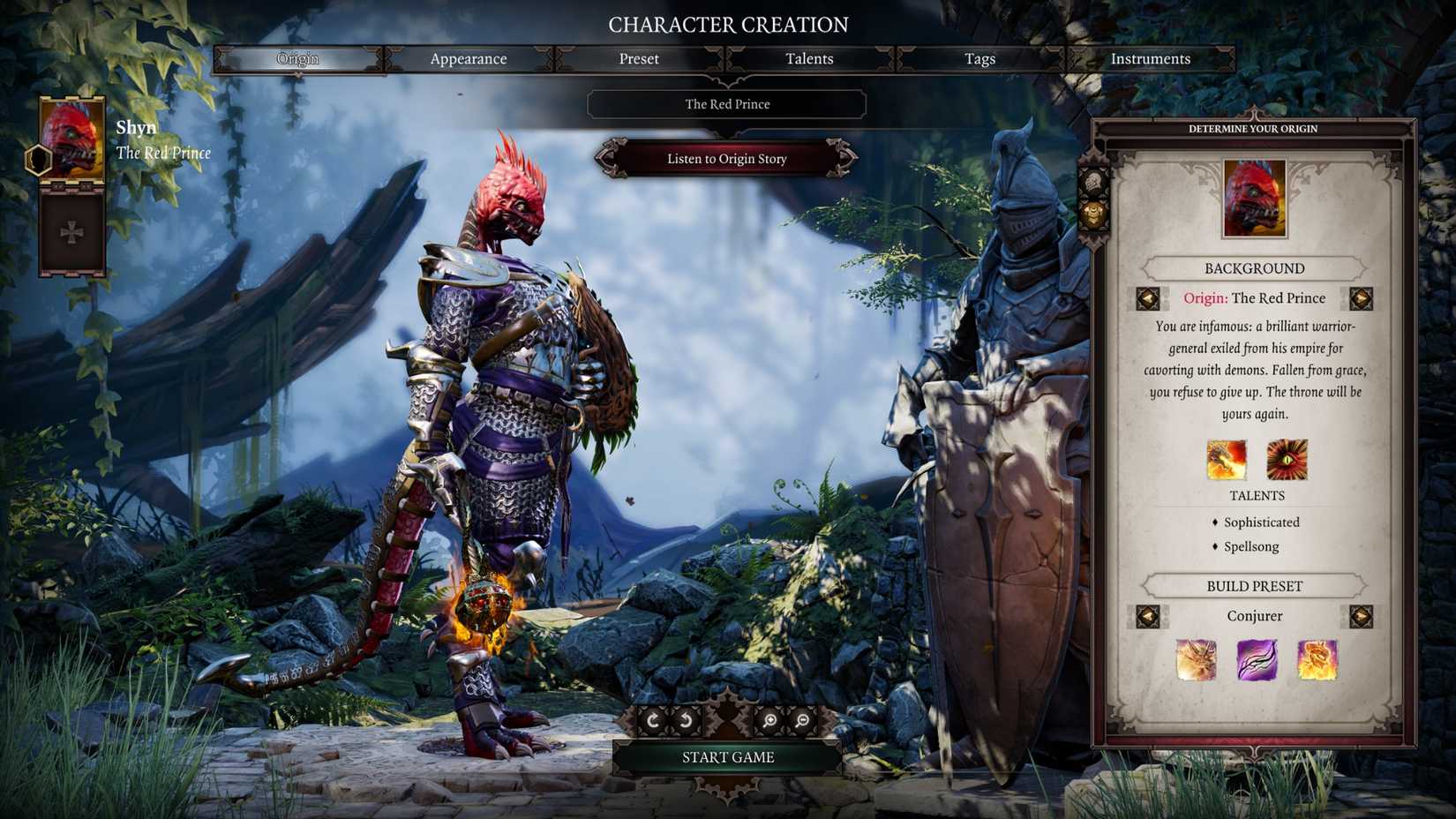
Task: Open the Talents tab
Action: (808, 58)
